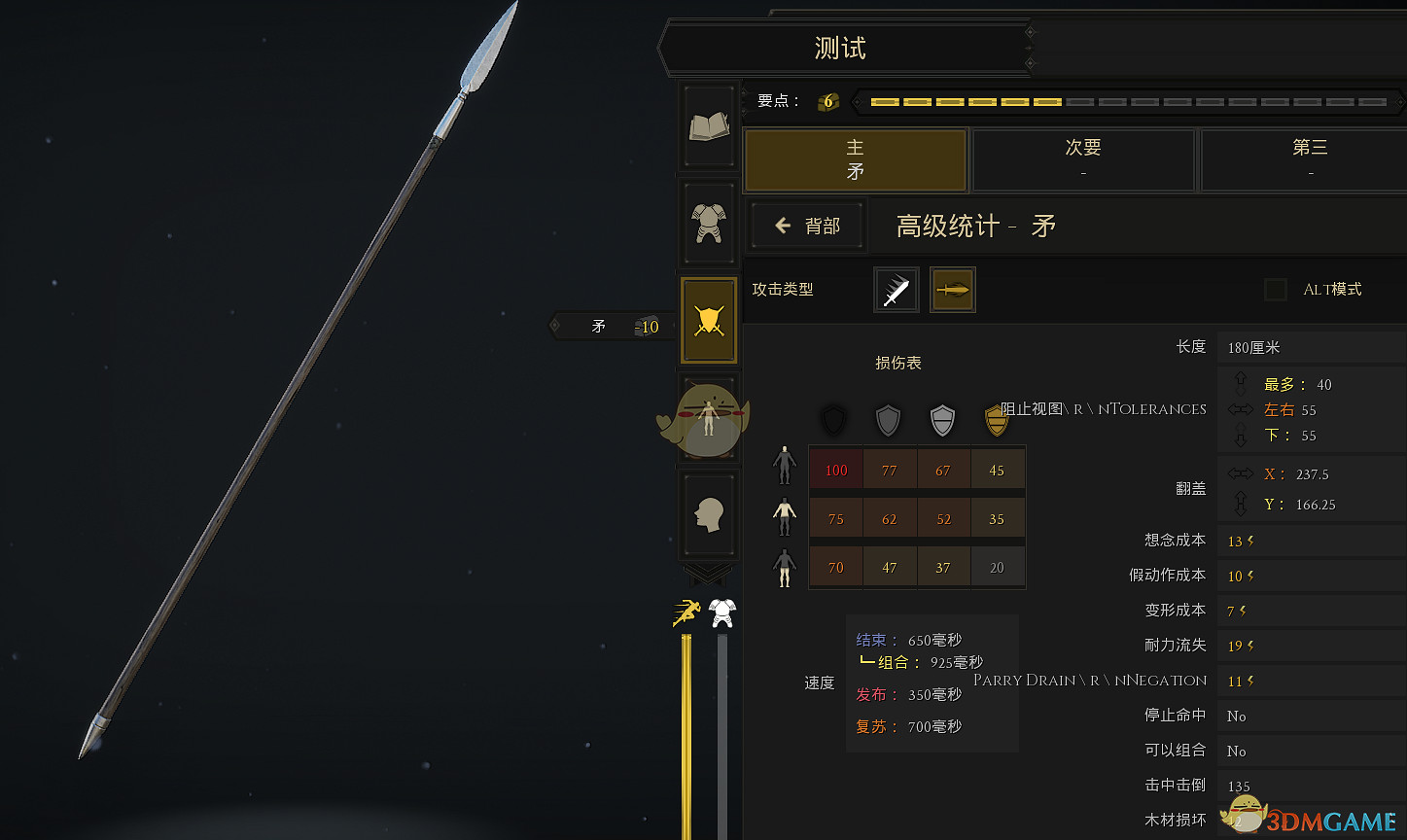Image resolution: width=1407 pixels, height=840 pixels.
Task: Click the white armor icon above the gray bar
Action: 721,613
